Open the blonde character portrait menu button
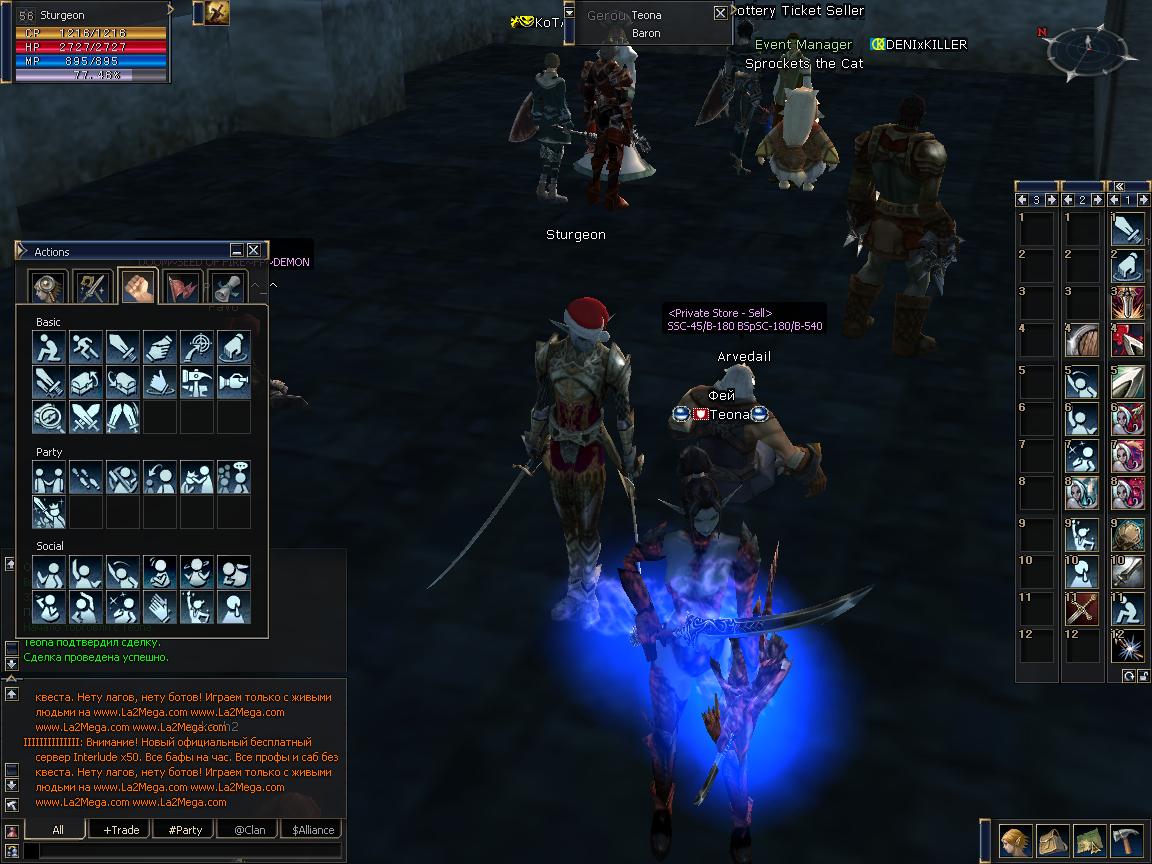Screen dimensions: 1152x864 1016,839
